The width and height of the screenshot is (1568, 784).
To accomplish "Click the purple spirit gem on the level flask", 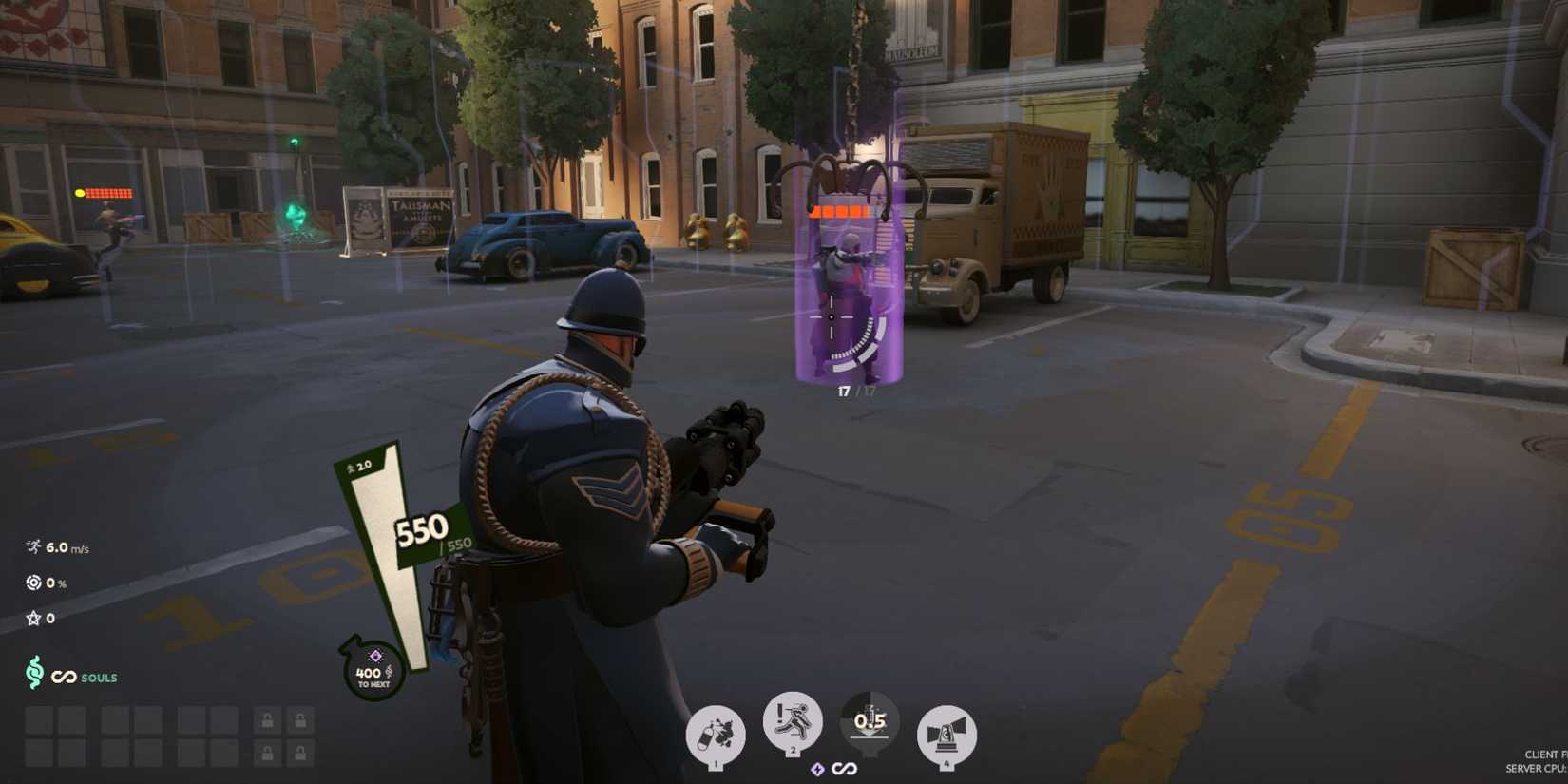I will (x=376, y=655).
